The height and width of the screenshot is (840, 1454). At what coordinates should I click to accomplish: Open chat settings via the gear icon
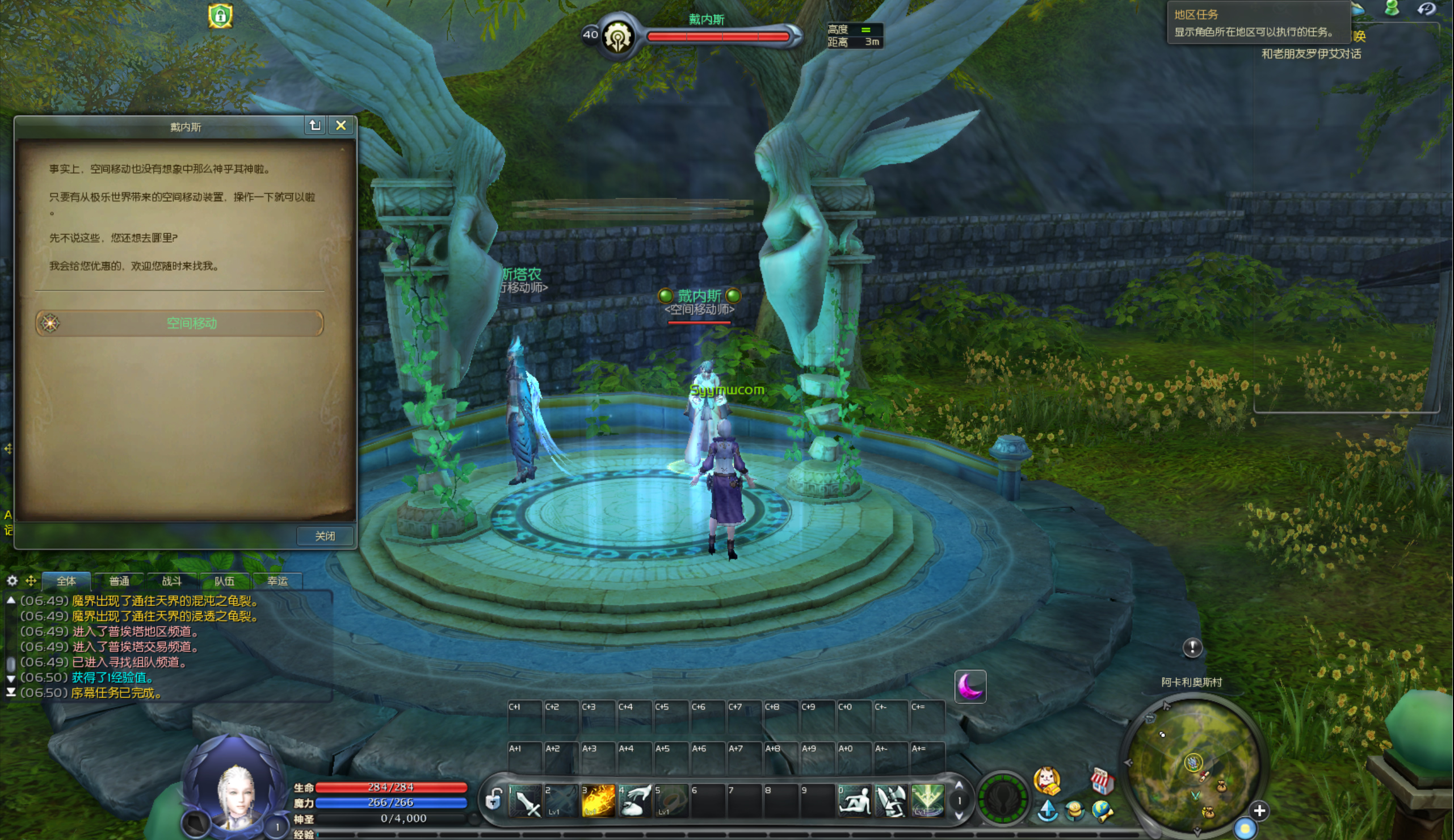(x=12, y=581)
